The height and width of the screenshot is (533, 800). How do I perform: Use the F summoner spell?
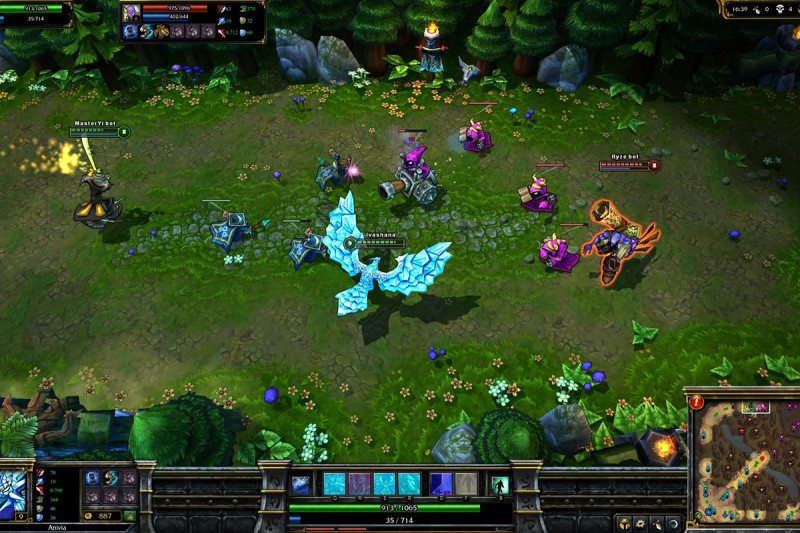click(466, 484)
